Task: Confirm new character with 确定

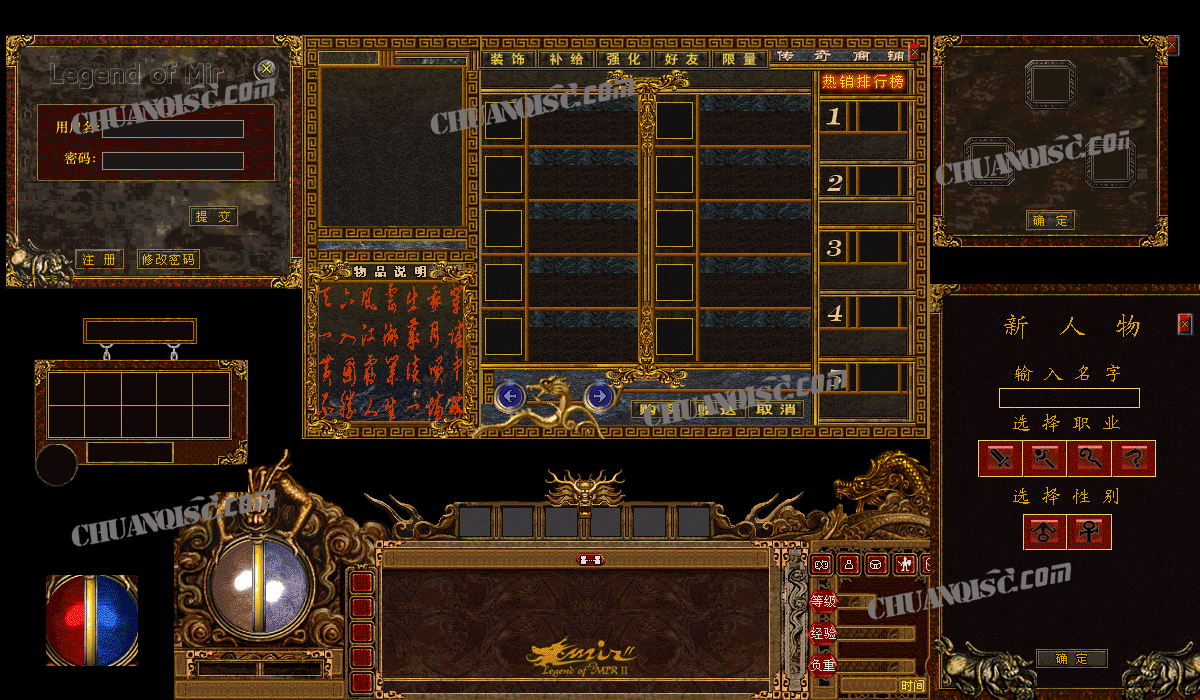Action: [x=1071, y=658]
